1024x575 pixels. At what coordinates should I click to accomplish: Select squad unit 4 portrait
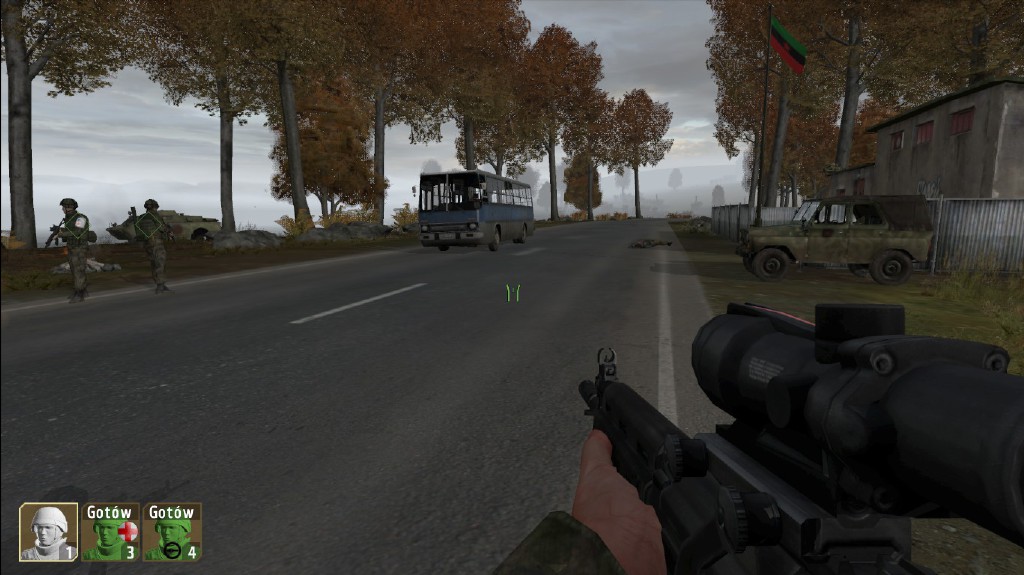point(172,532)
